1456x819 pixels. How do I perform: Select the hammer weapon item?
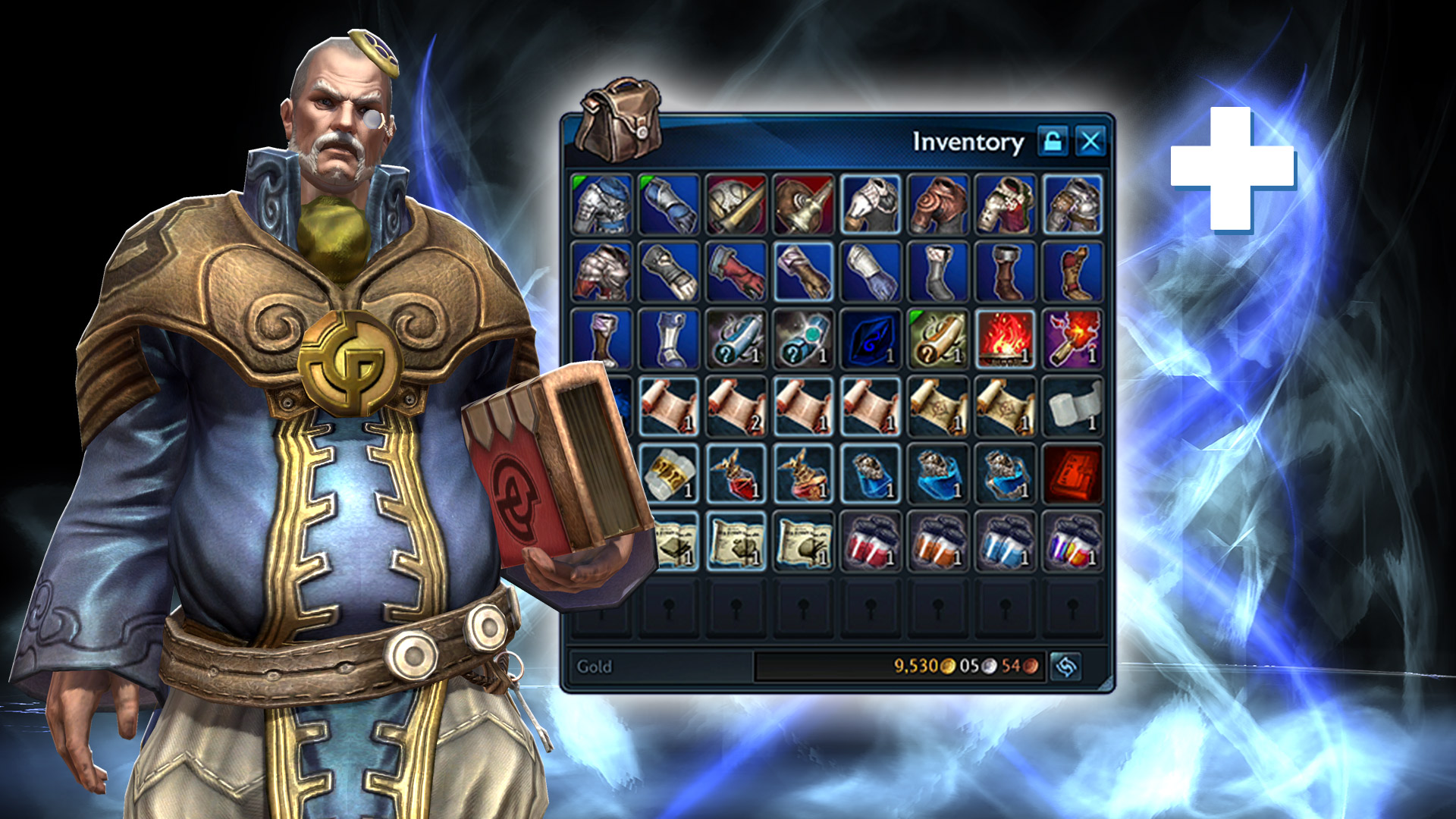[736, 205]
